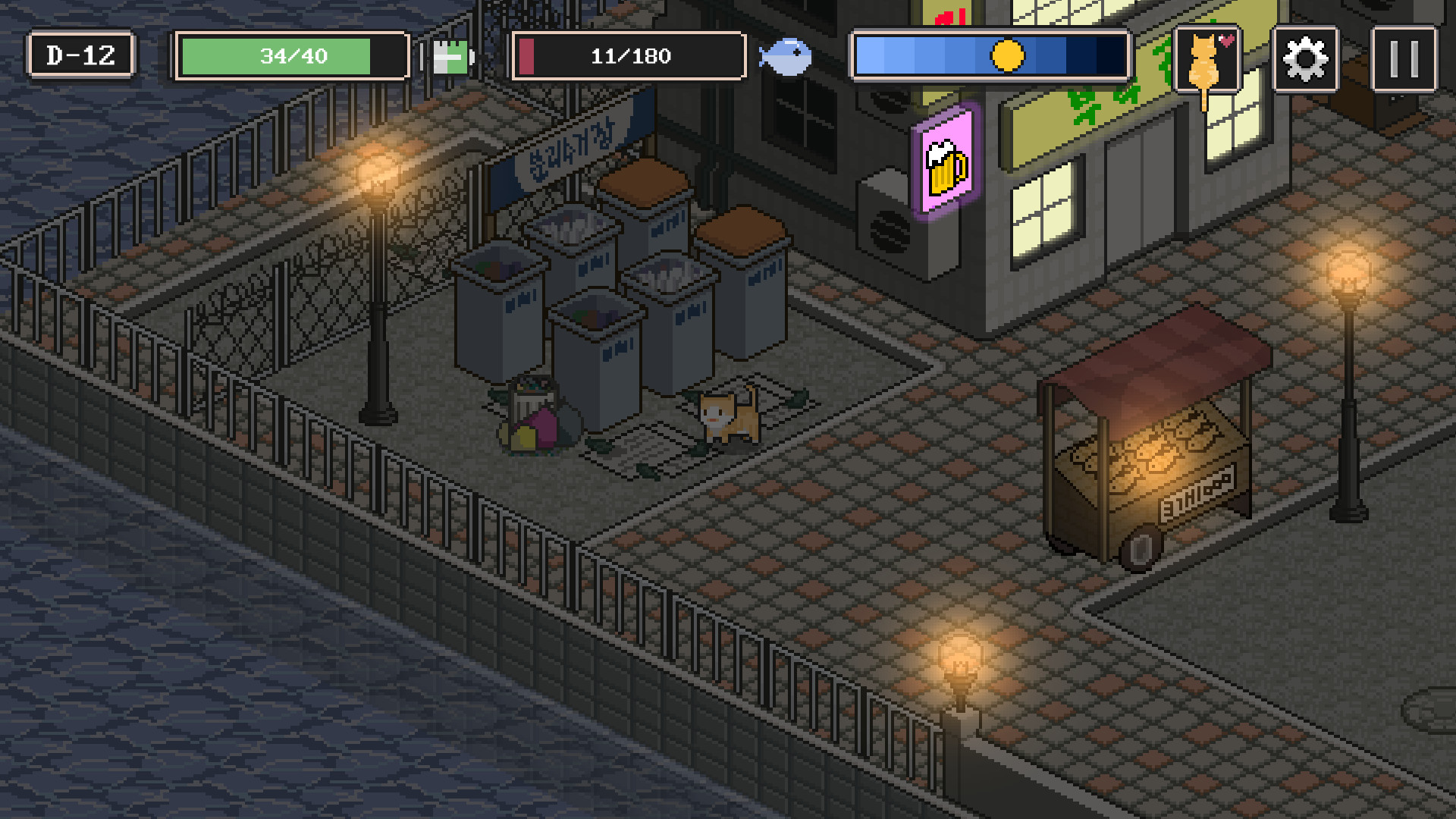Click the D-12 day counter badge
Image resolution: width=1456 pixels, height=819 pixels.
(80, 55)
